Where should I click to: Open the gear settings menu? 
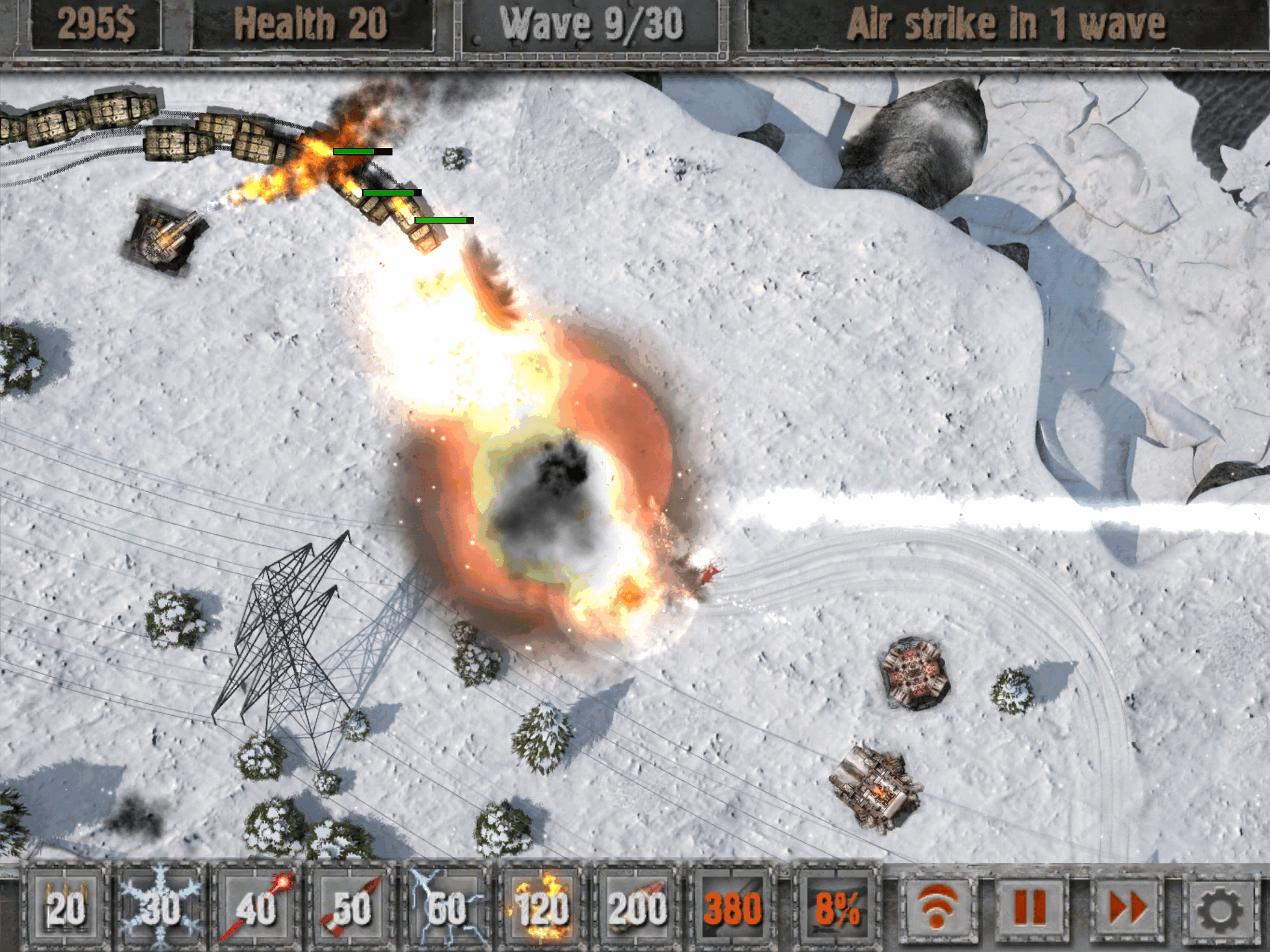[1221, 908]
